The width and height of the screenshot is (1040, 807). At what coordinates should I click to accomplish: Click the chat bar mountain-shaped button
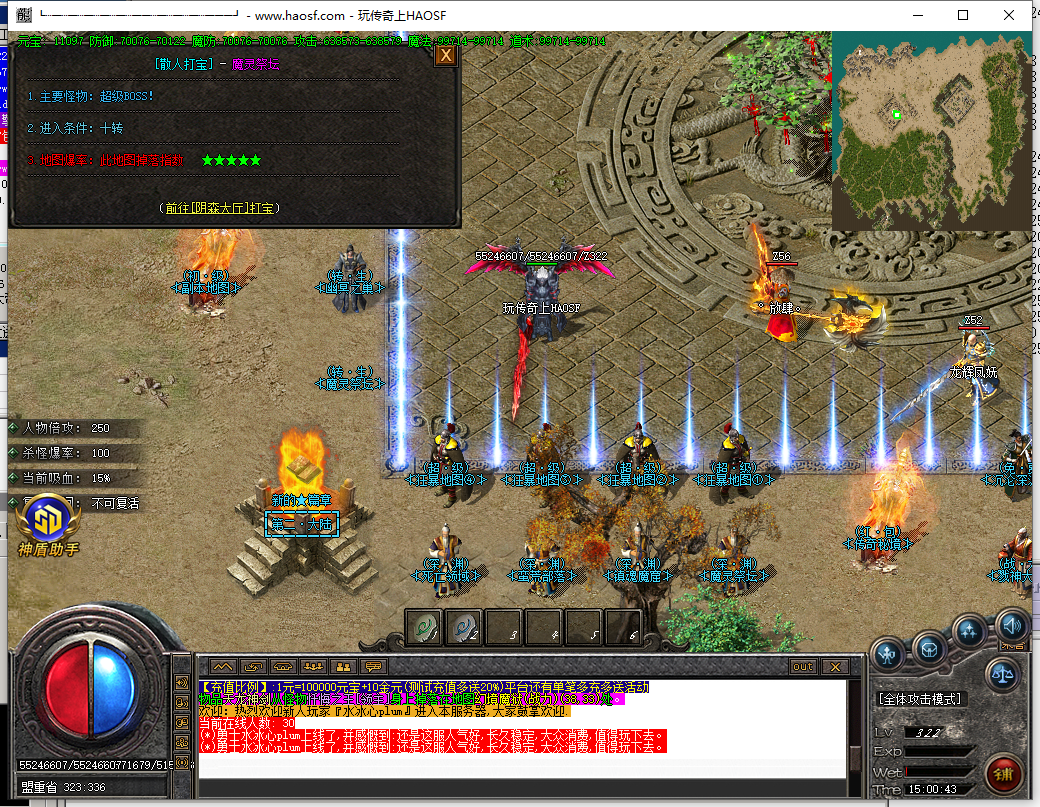click(222, 666)
